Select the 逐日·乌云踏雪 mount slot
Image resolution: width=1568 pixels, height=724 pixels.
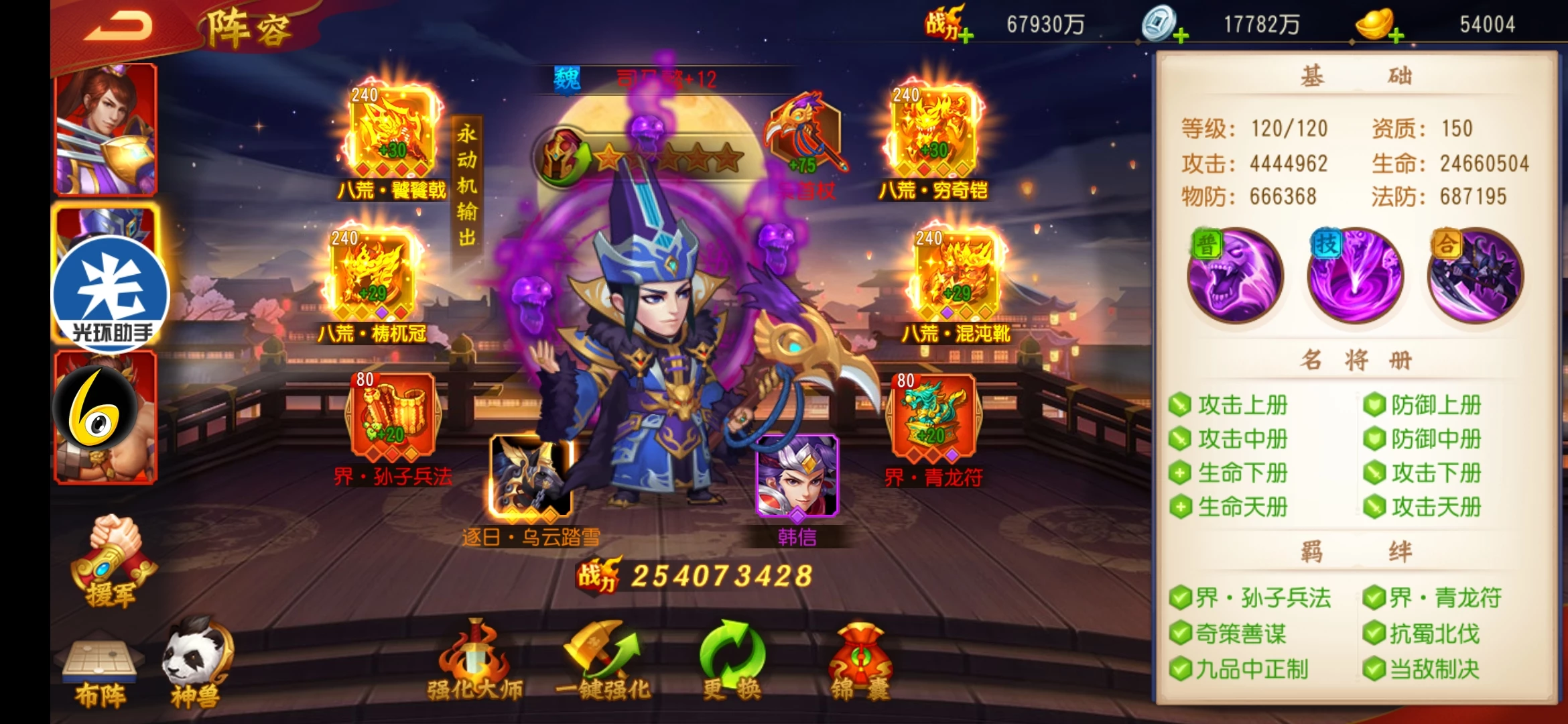coord(531,477)
